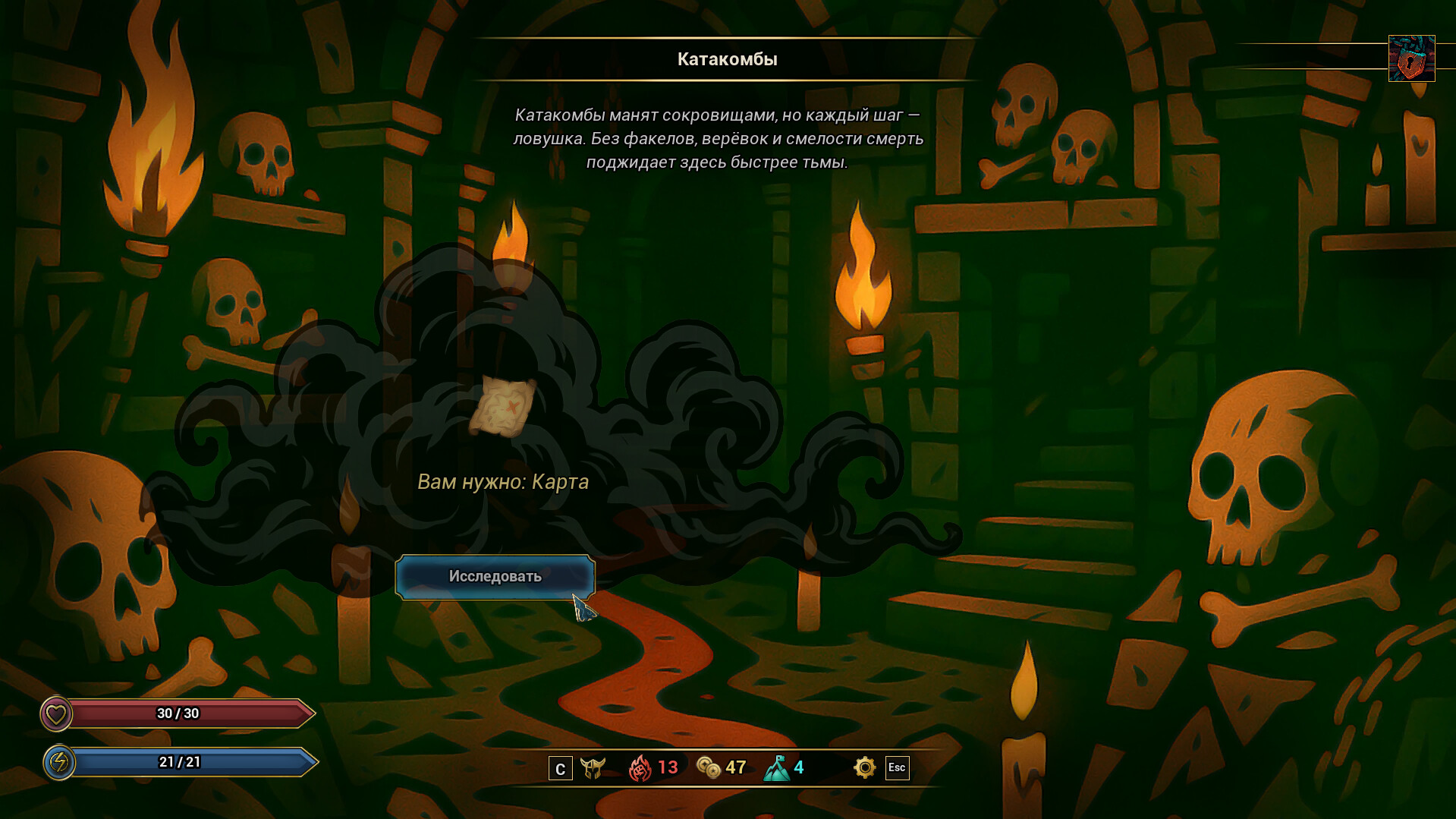Click the Катакомбы location title
This screenshot has width=1456, height=819.
726,58
